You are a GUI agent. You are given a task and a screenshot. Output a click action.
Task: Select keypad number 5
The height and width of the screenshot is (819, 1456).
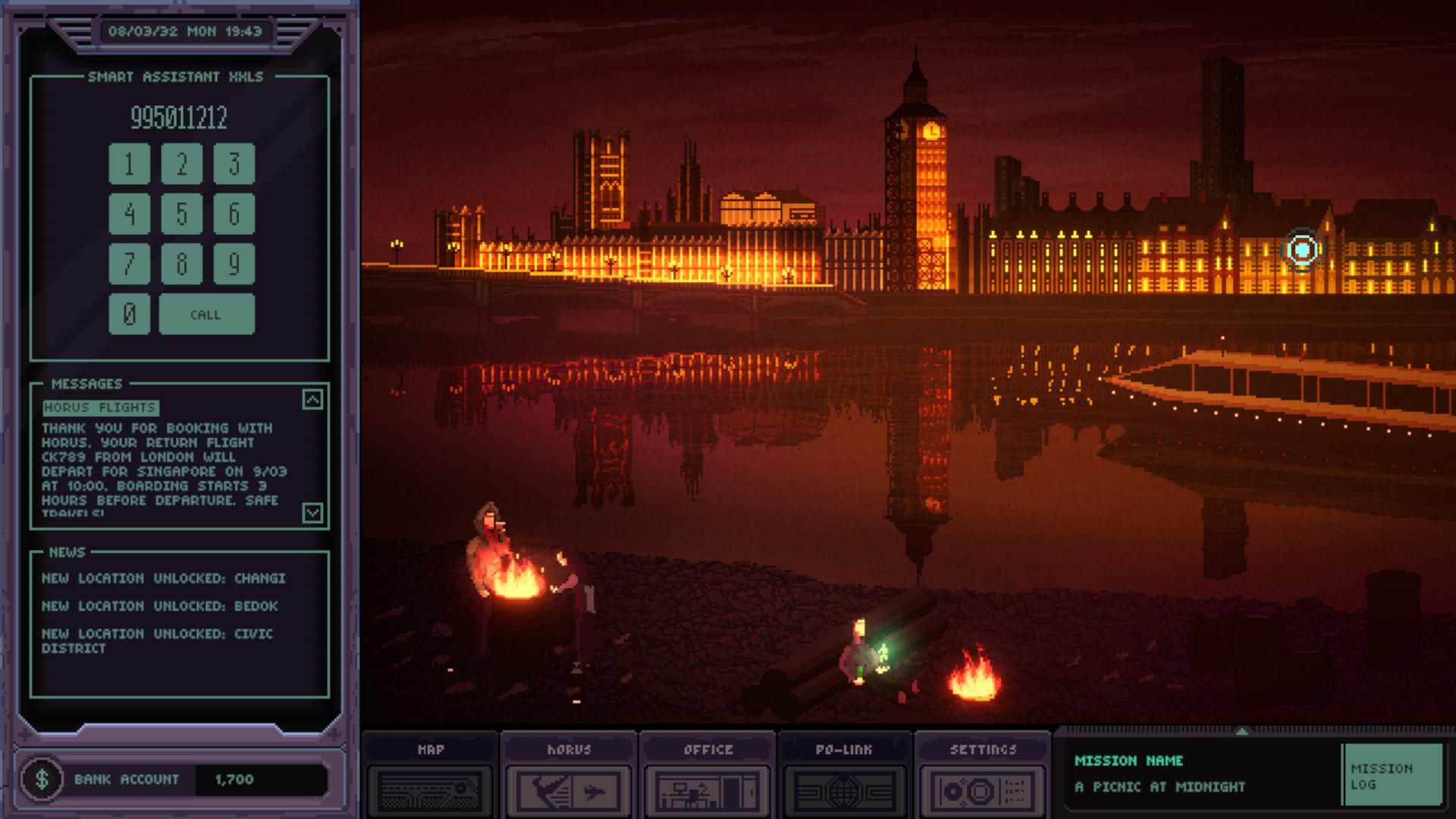click(181, 214)
